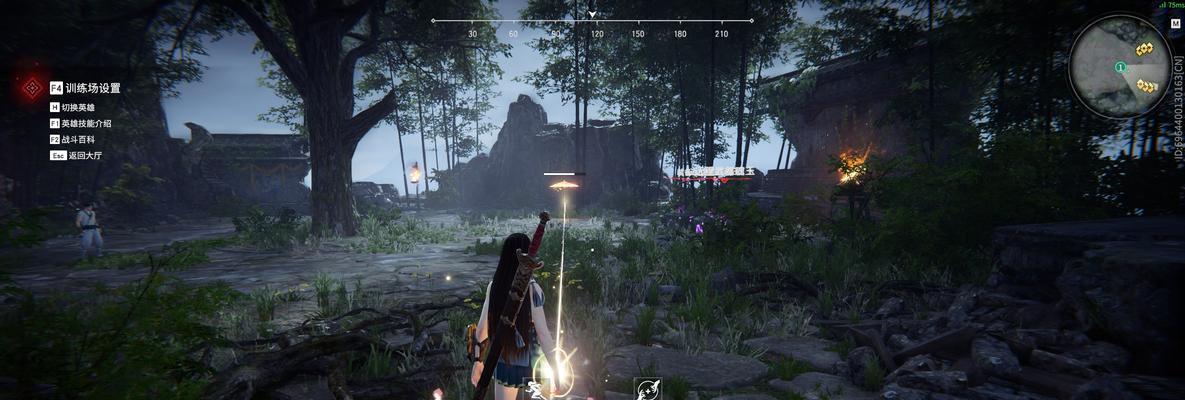Open the 训练场设置 training ground settings
This screenshot has height=400, width=1185.
pyautogui.click(x=91, y=88)
